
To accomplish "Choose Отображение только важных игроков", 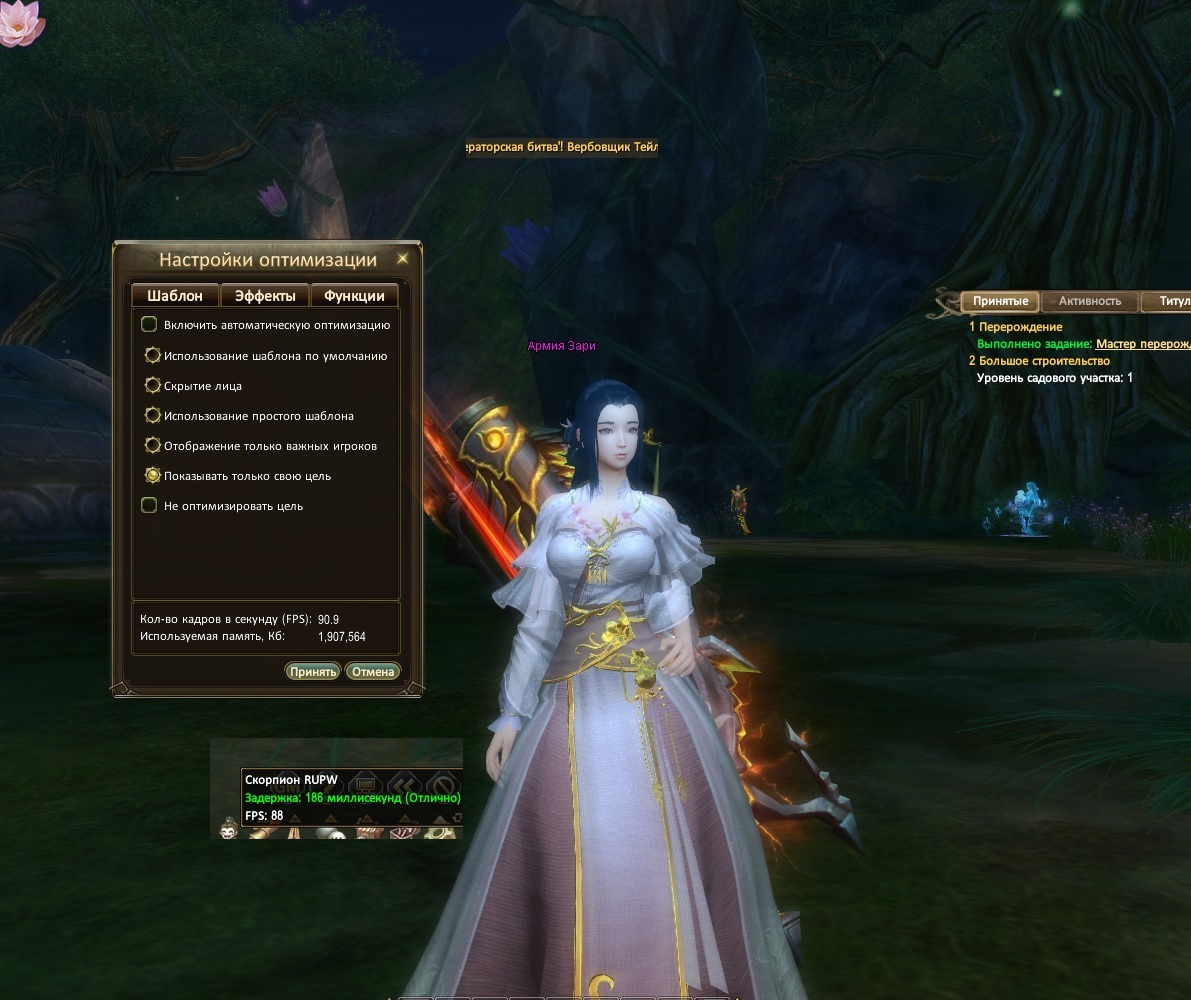I will (x=152, y=445).
